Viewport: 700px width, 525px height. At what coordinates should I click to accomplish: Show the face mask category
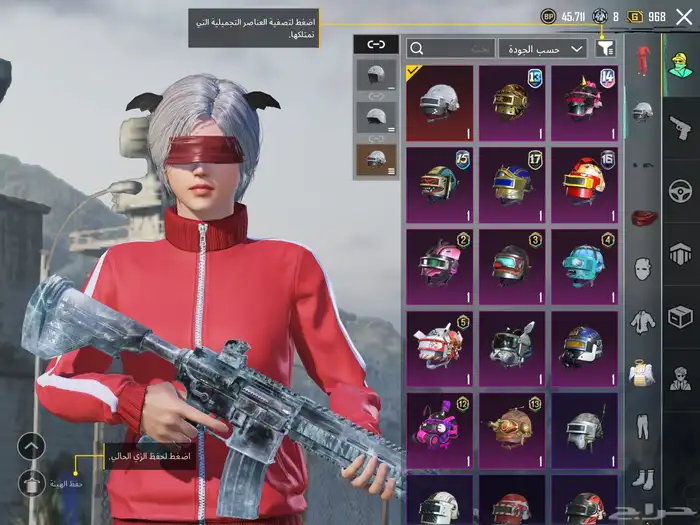click(643, 268)
